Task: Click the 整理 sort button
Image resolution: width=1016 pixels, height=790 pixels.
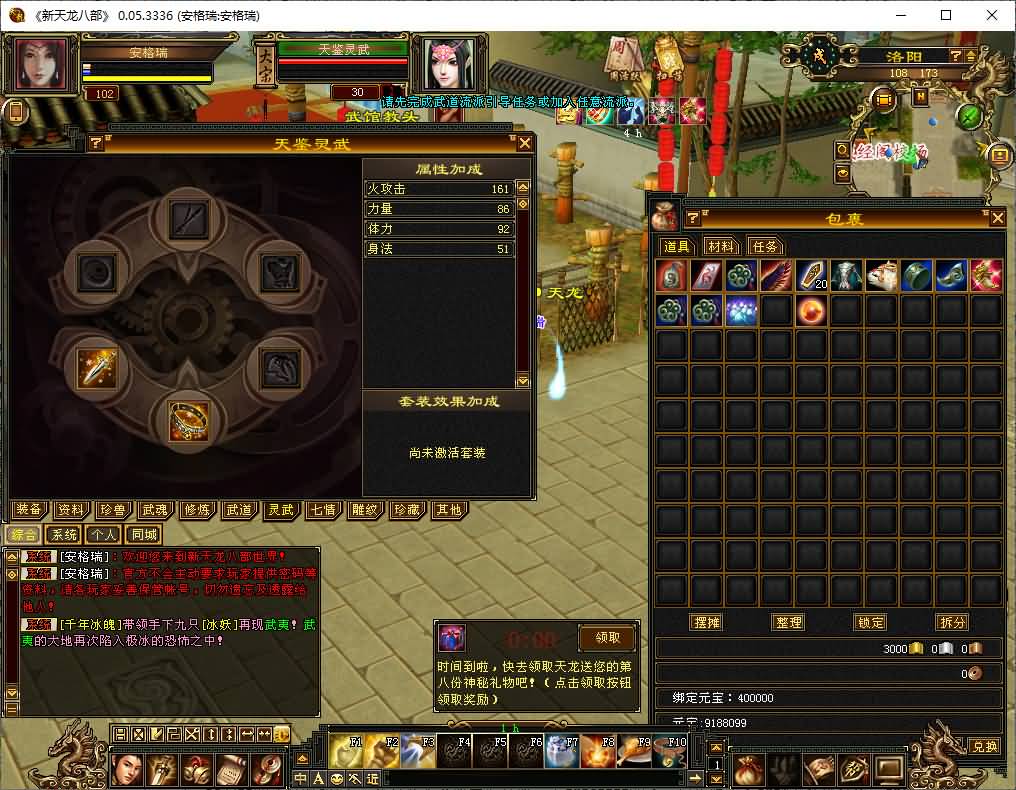Action: [x=789, y=622]
